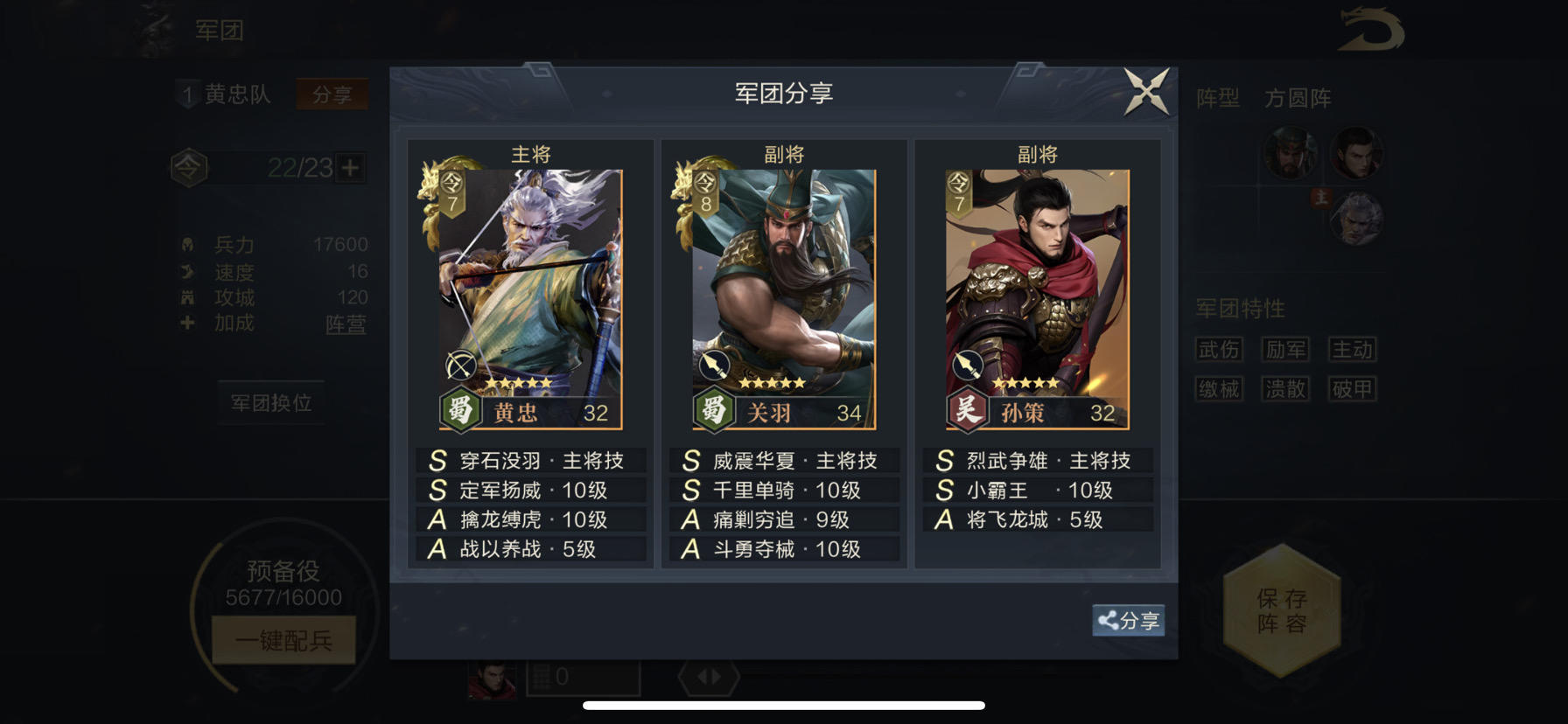Click the helmet icon beside 兵力 stat
This screenshot has width=1568, height=724.
[x=186, y=246]
